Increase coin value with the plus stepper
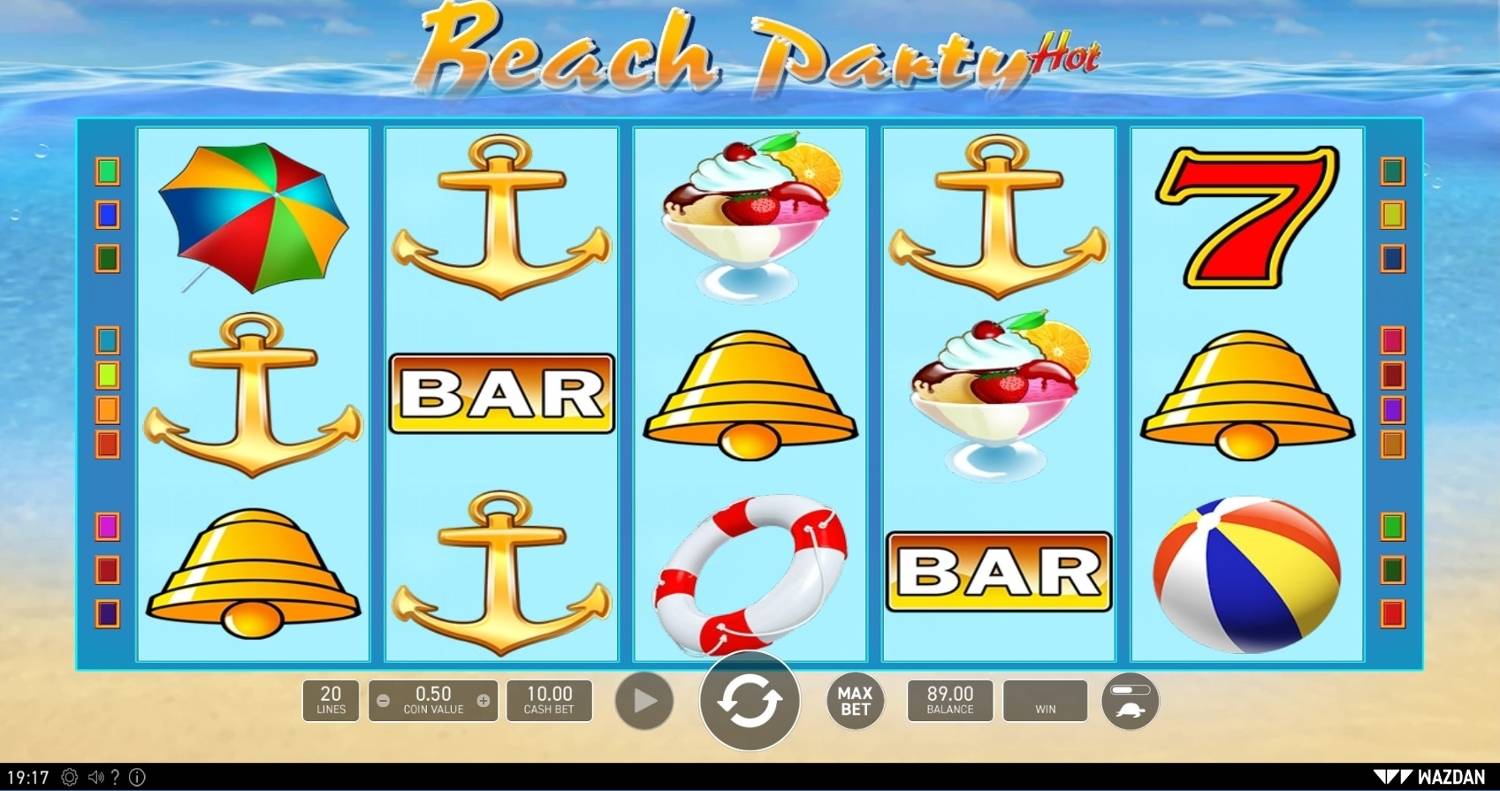 484,701
